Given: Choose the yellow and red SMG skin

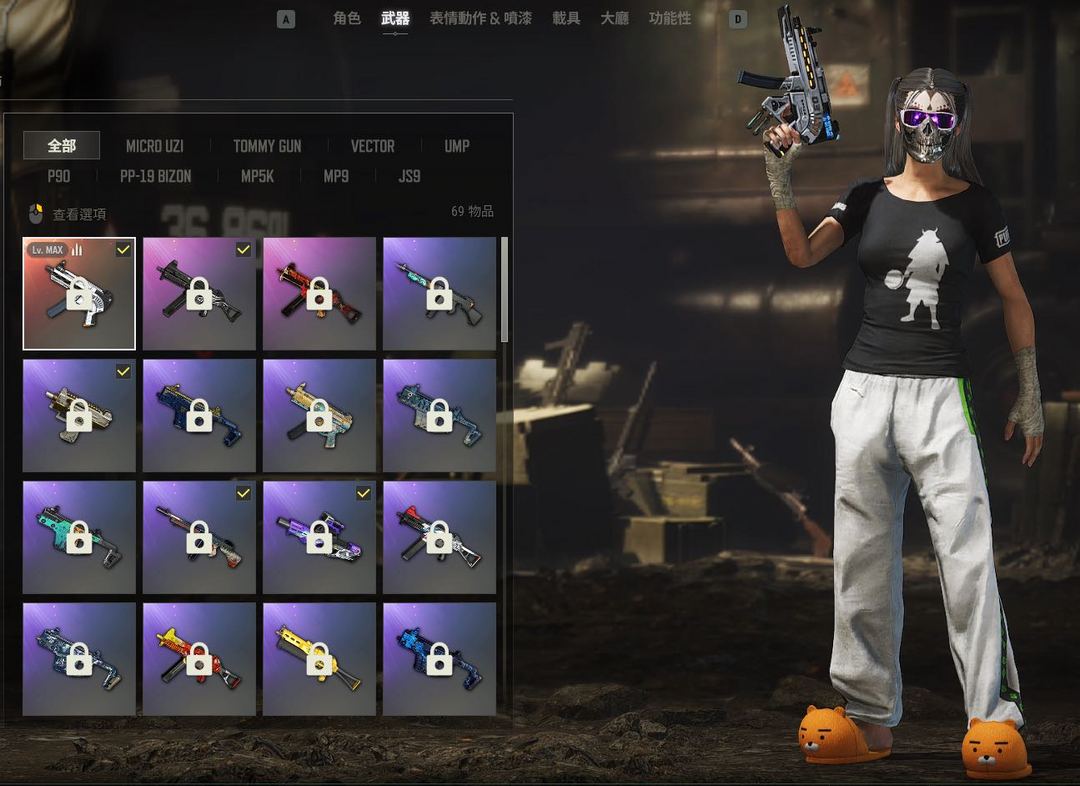Looking at the screenshot, I should pyautogui.click(x=199, y=659).
